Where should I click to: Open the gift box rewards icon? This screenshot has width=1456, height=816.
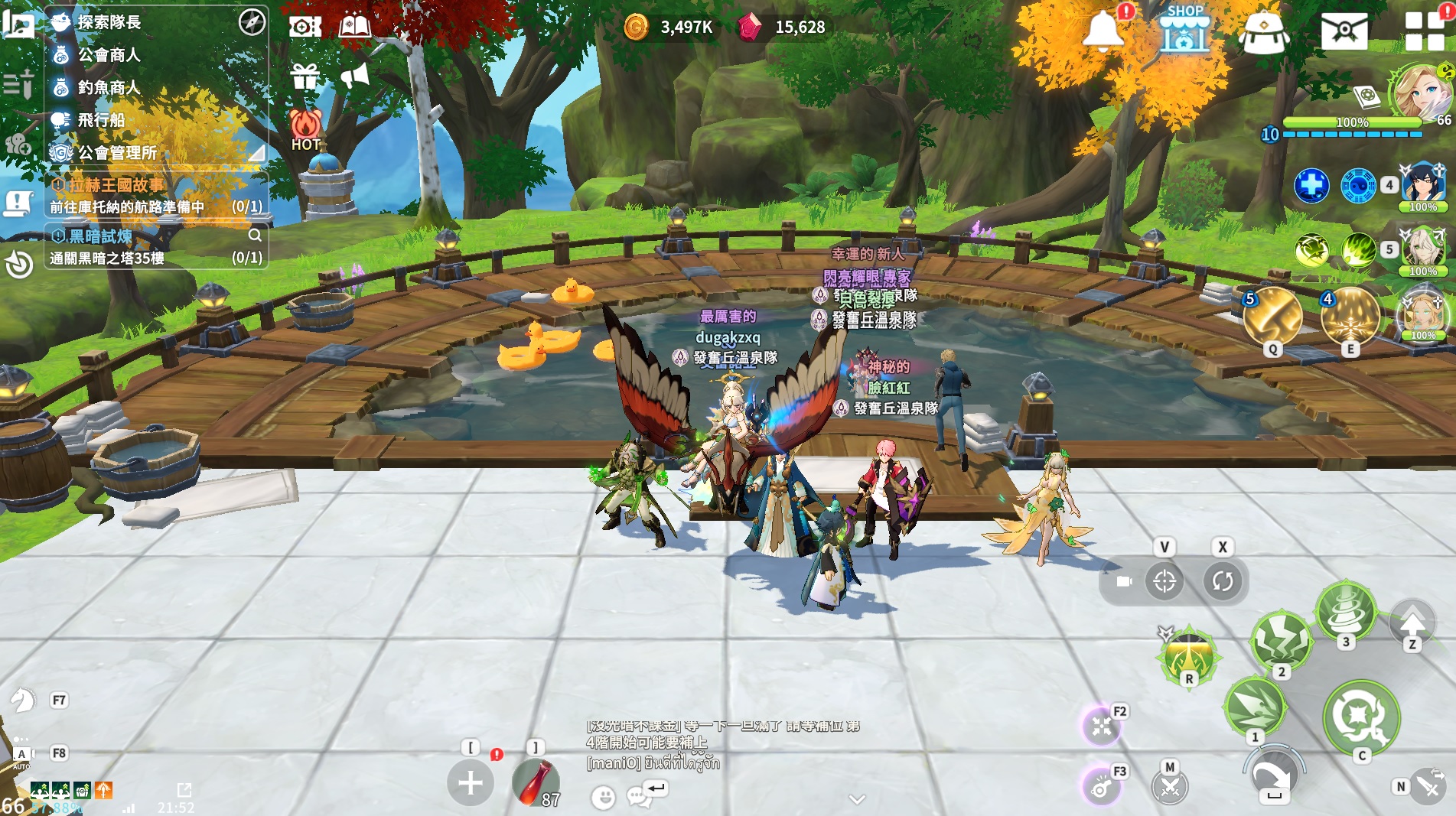coord(305,76)
